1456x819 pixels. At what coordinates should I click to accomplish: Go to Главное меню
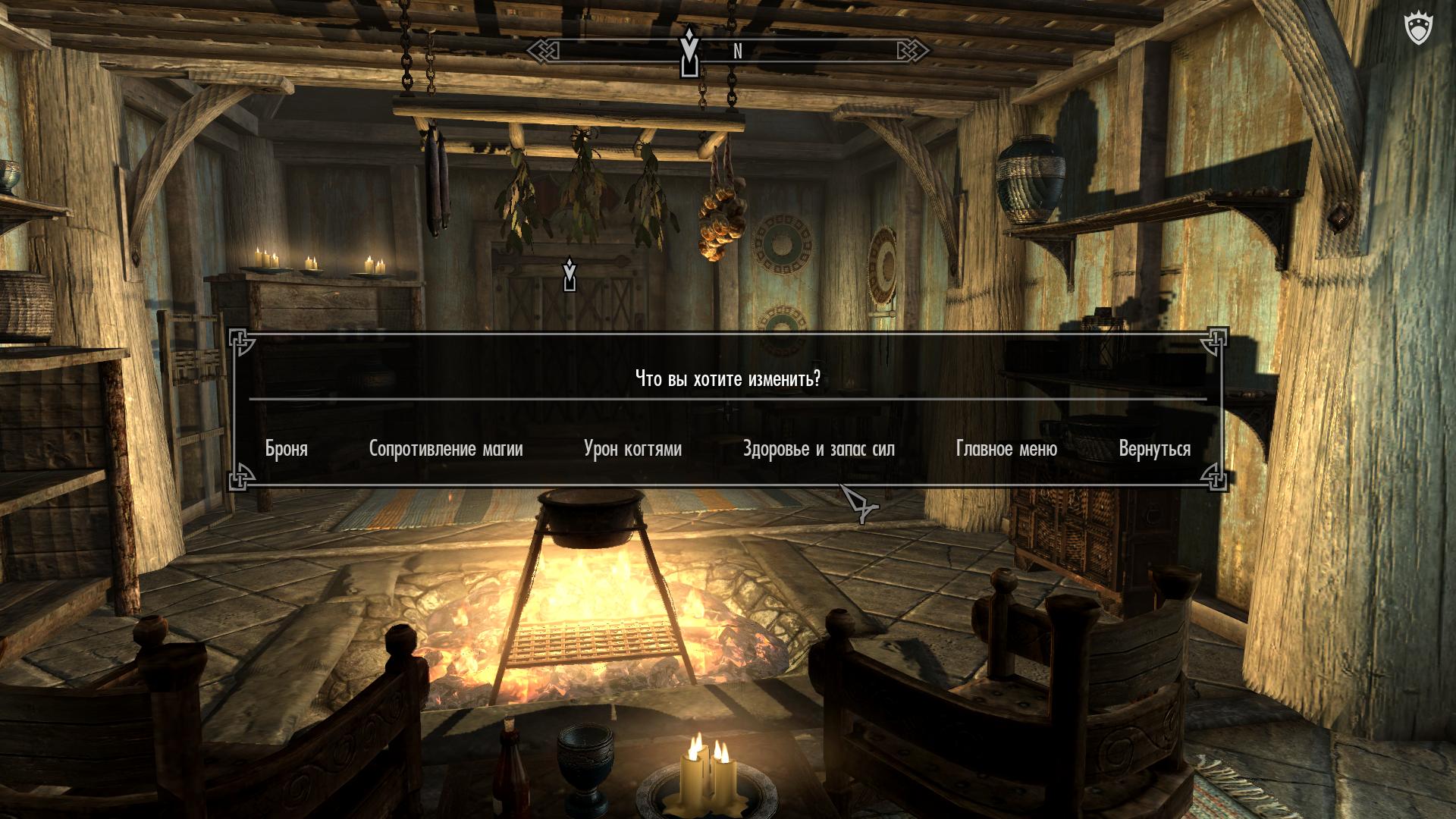pos(1006,449)
